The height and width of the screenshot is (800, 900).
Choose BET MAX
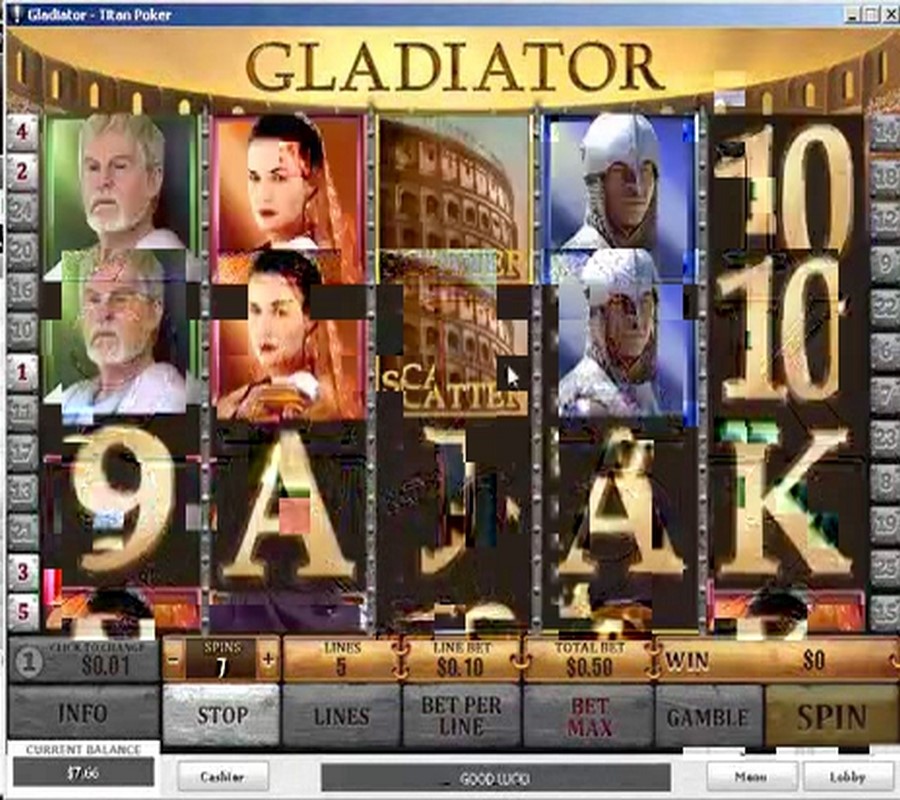589,715
